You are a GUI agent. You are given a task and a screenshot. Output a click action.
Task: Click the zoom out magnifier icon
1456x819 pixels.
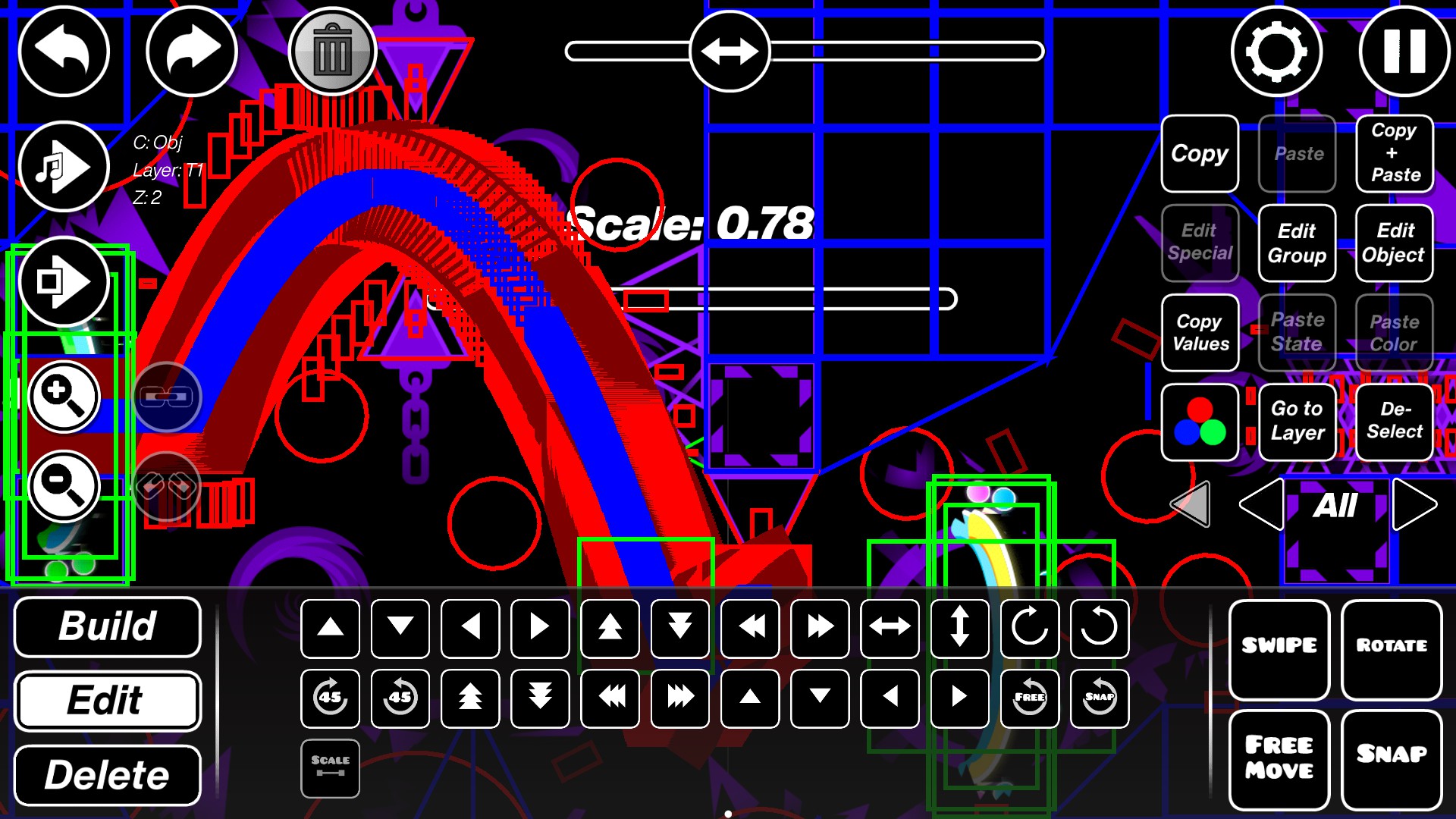coord(64,485)
